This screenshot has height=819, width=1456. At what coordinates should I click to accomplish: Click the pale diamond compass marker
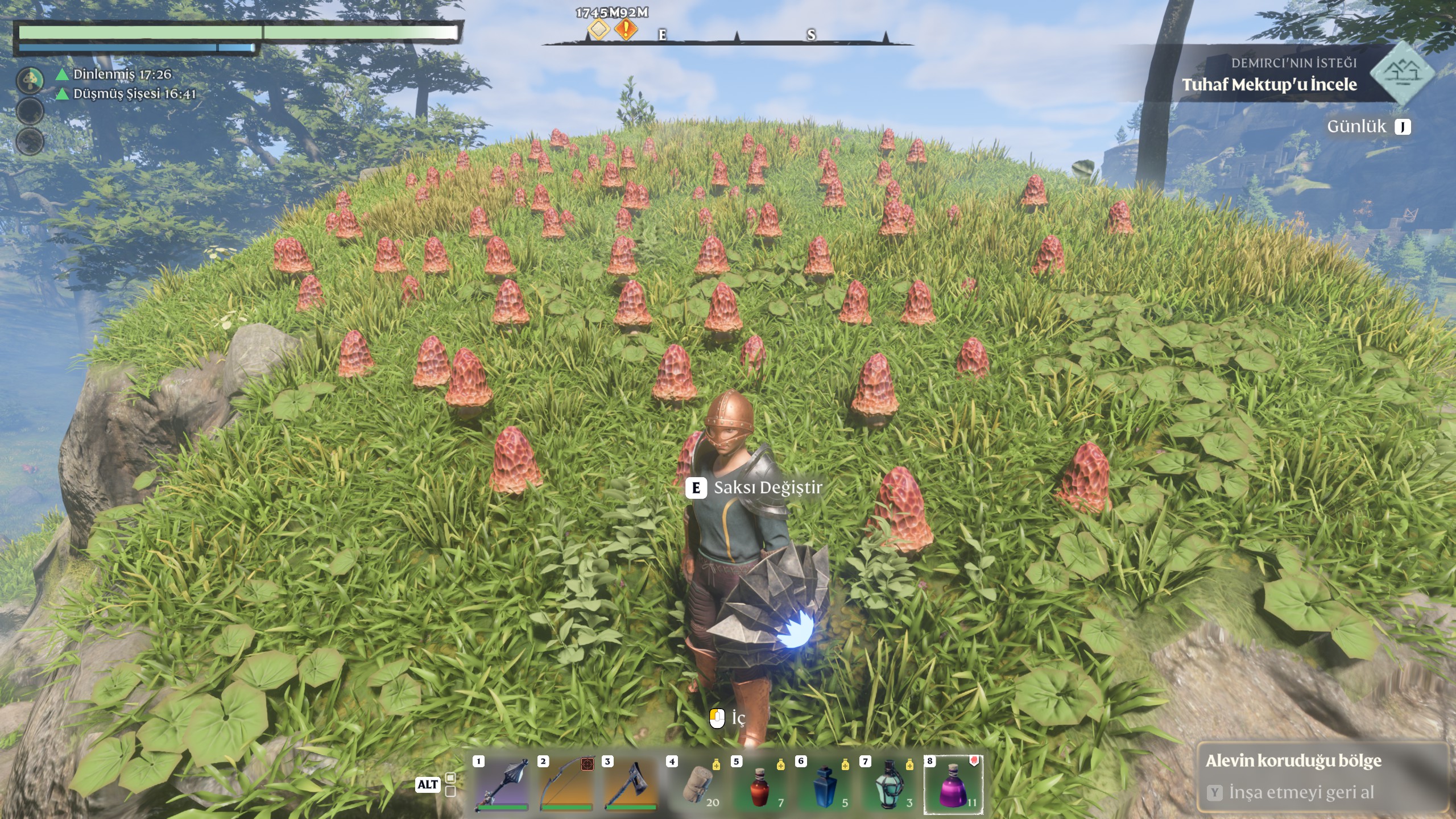598,29
